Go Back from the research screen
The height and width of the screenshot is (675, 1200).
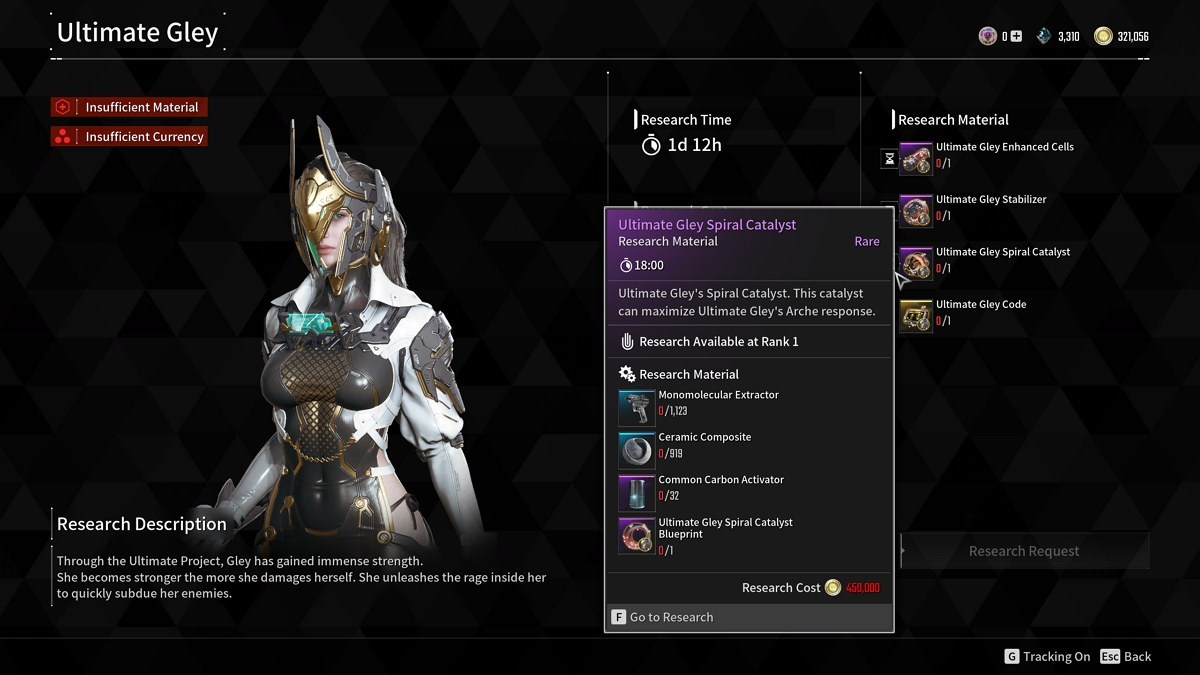pos(1126,657)
